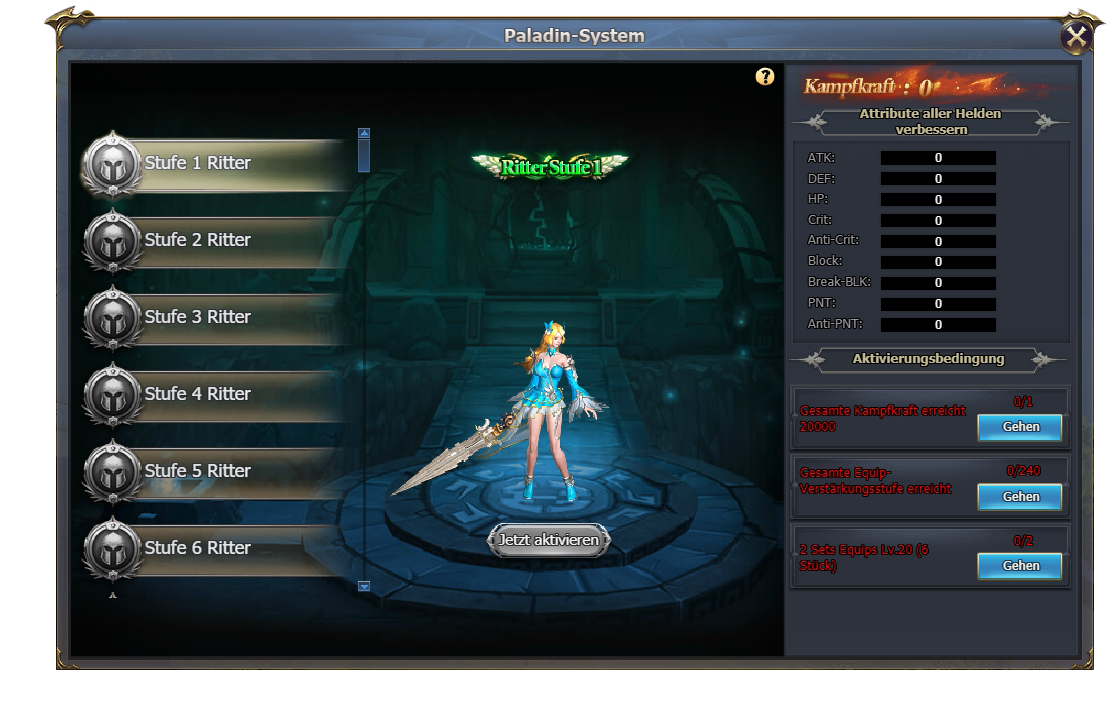Screen dimensions: 1118x708
Task: Click Gehen for 2 Sets Equips condition
Action: click(x=1020, y=566)
